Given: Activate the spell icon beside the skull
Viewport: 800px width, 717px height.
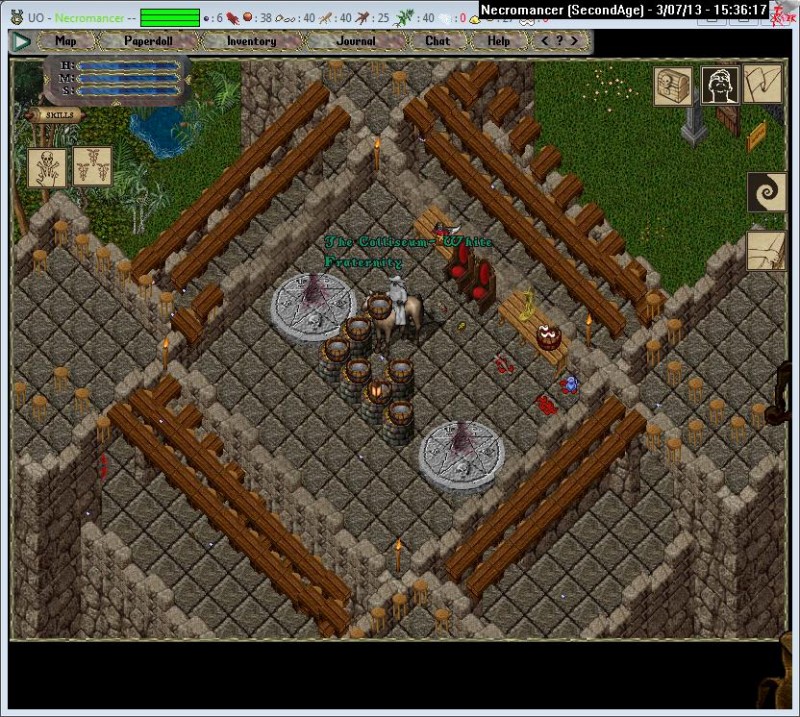Looking at the screenshot, I should pyautogui.click(x=92, y=166).
